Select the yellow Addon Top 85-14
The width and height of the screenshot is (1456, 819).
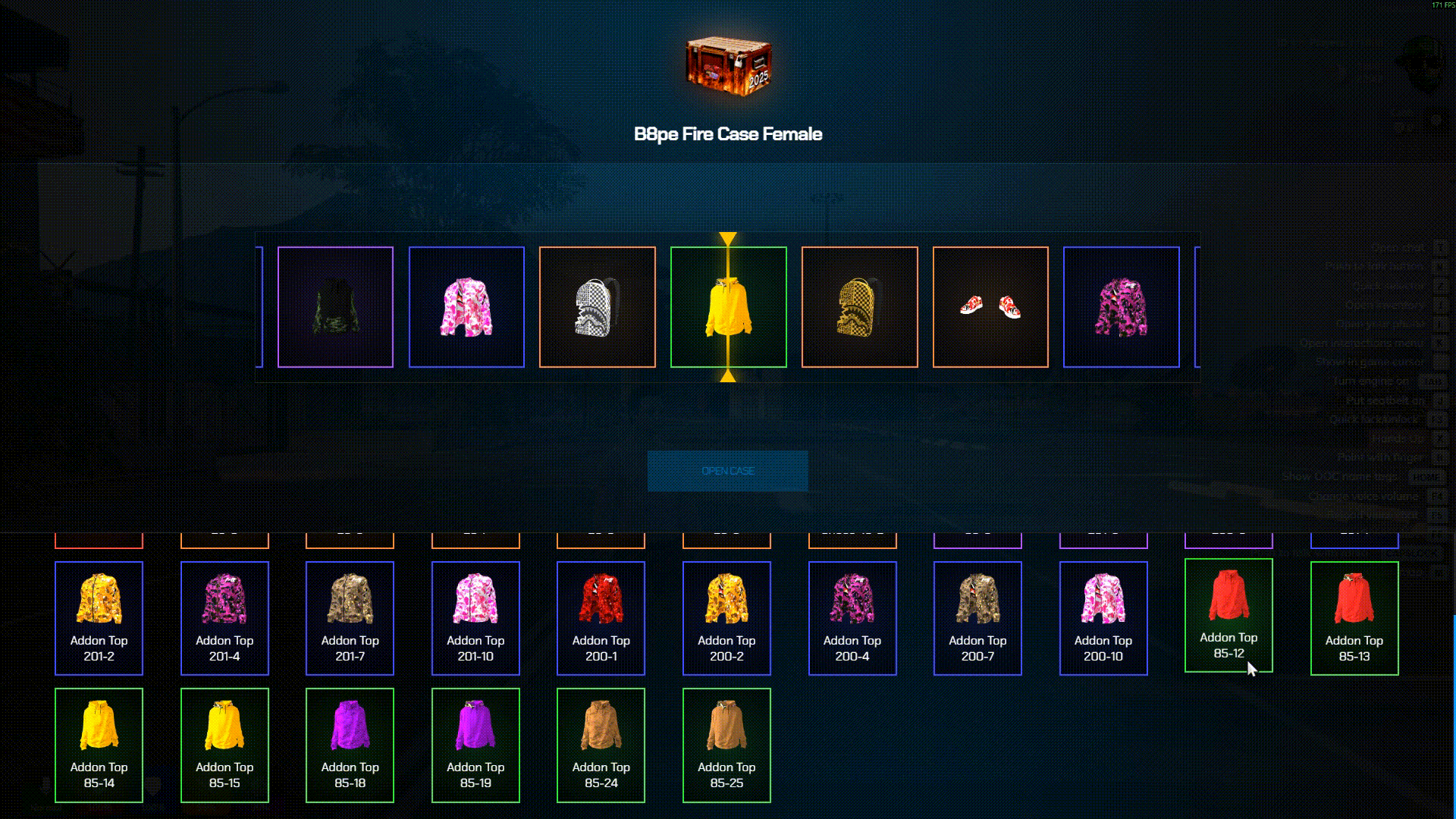pos(99,745)
